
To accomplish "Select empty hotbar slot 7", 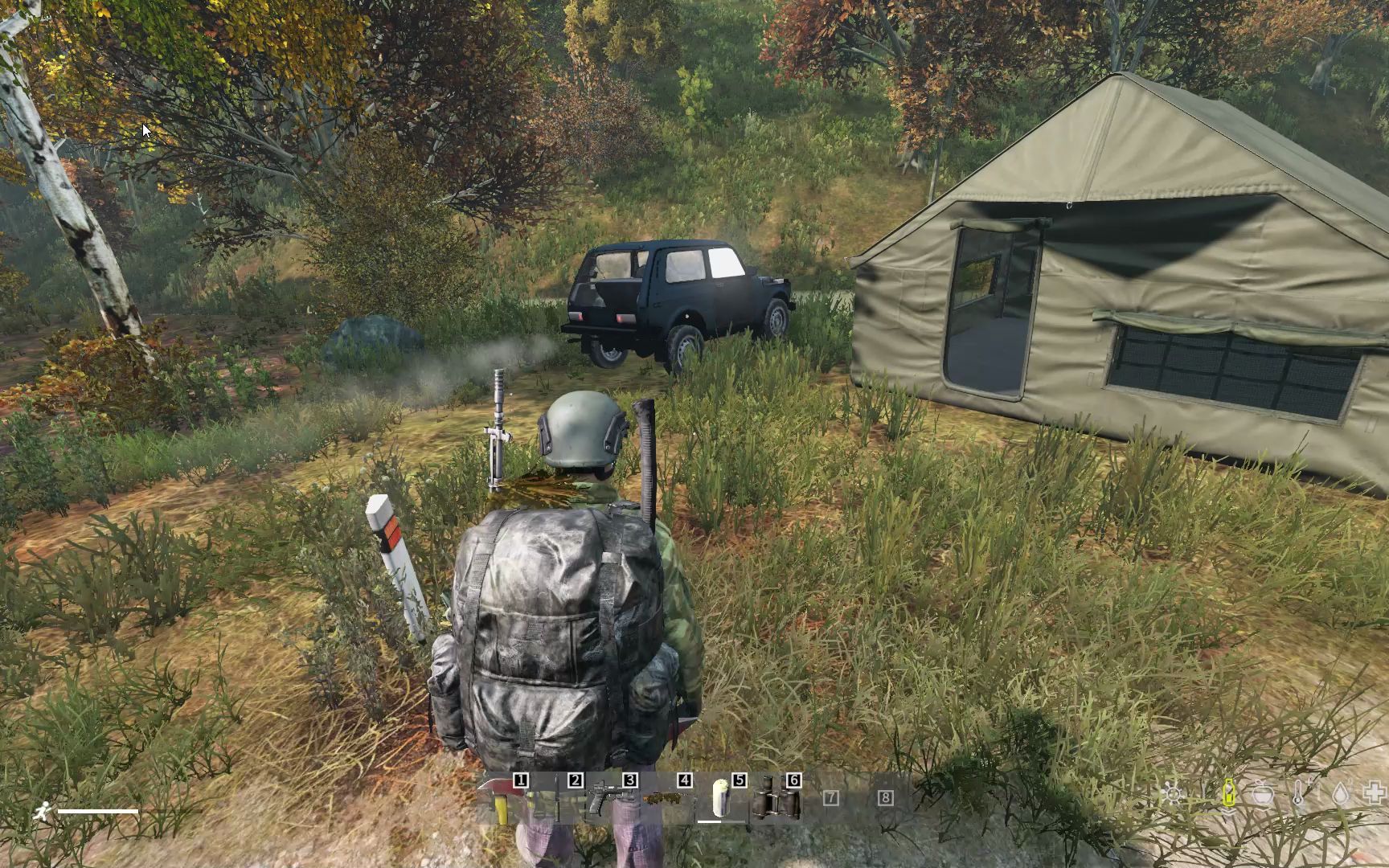I will [x=830, y=796].
